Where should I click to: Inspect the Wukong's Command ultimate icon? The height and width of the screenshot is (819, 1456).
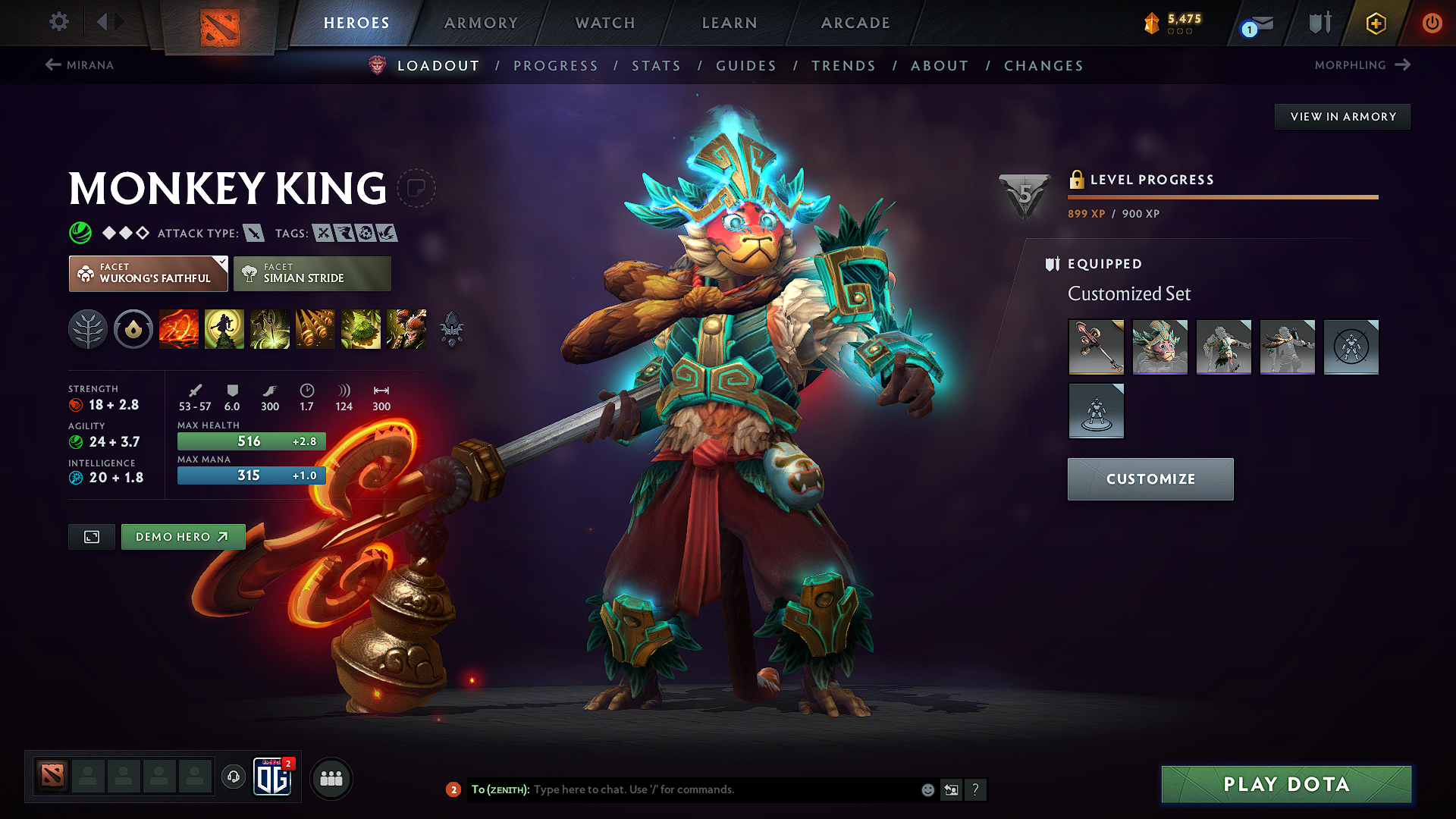(406, 329)
